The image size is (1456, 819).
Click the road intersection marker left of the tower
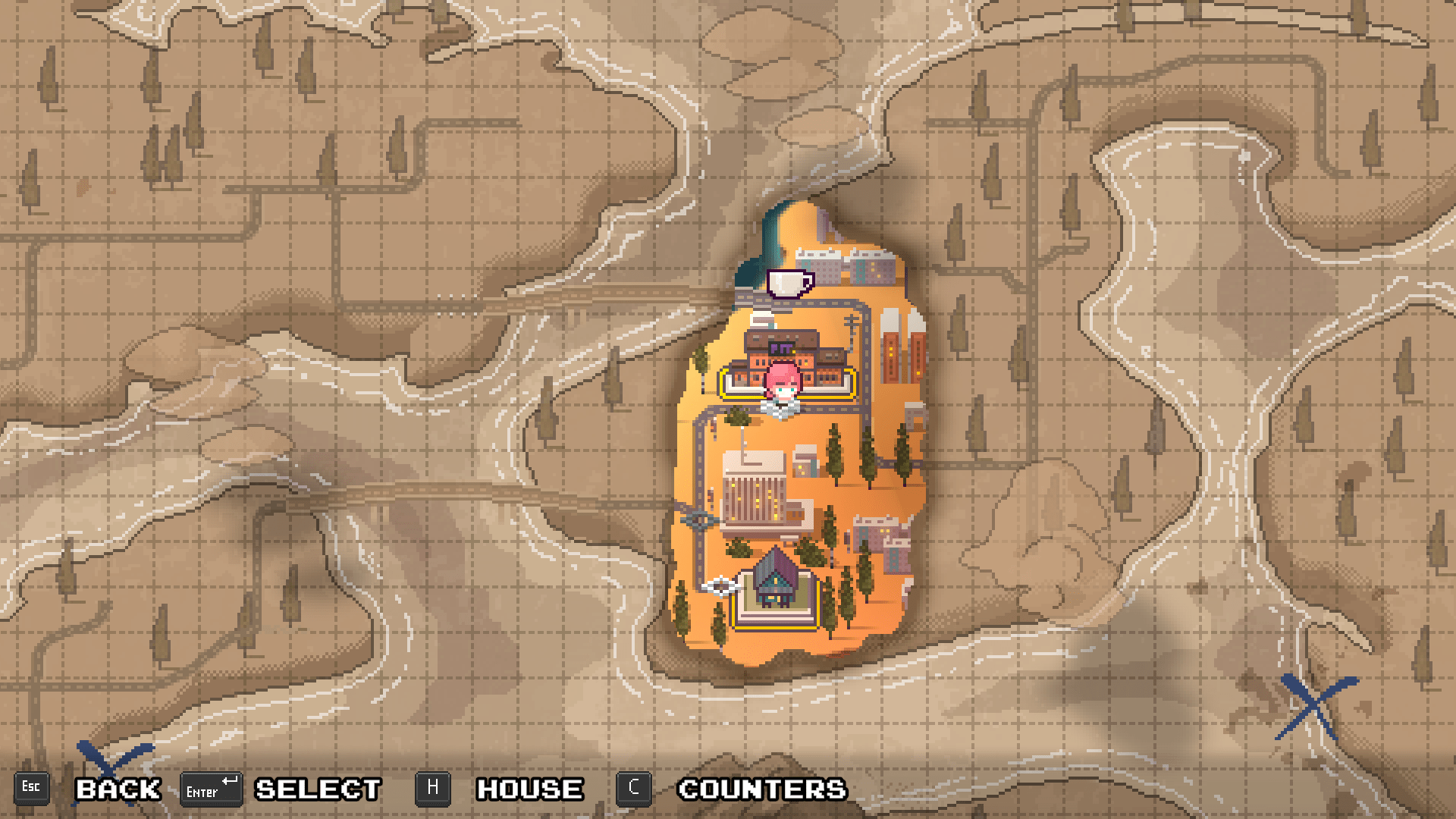pyautogui.click(x=700, y=519)
